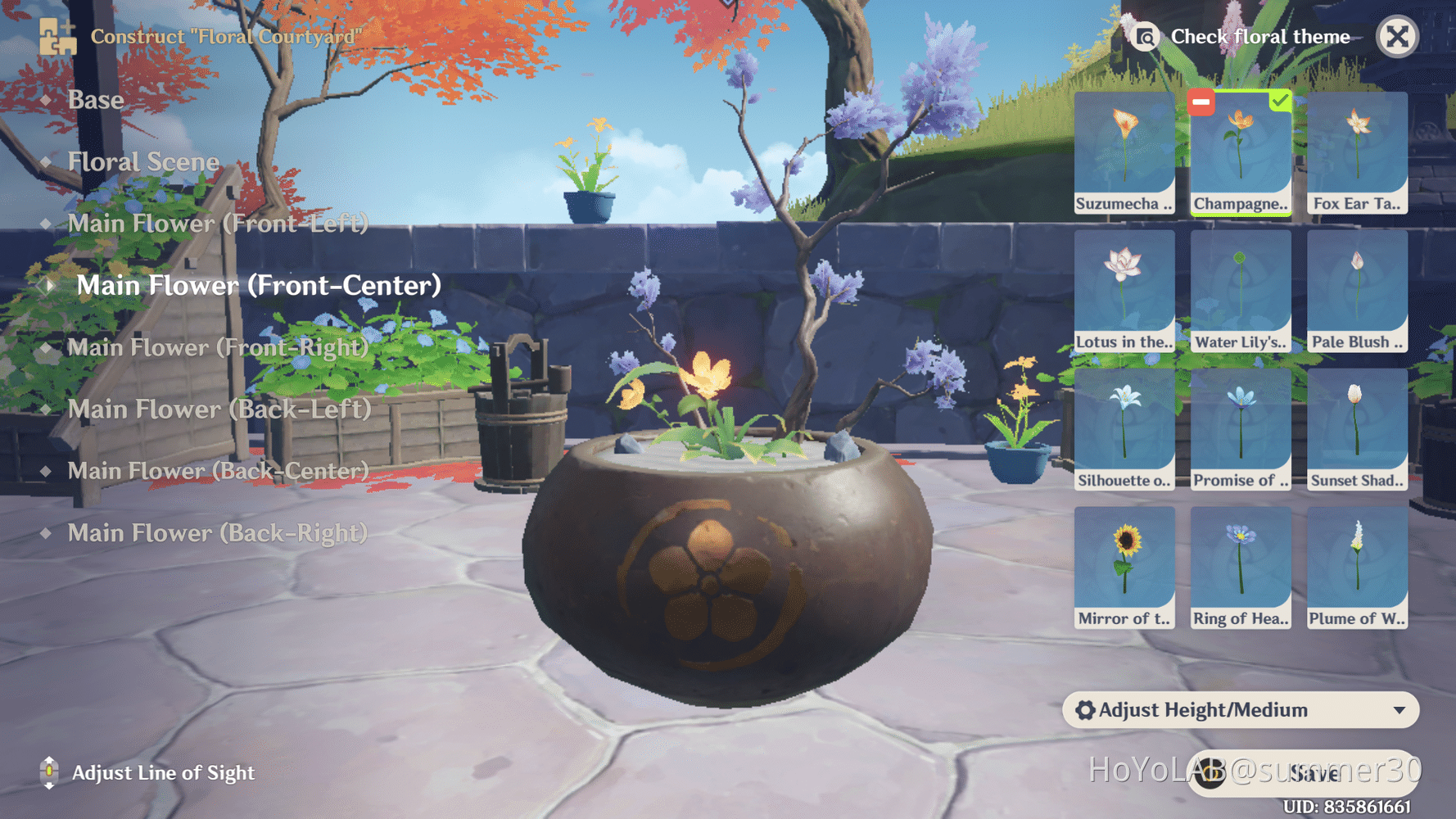
Task: Click the puzzle construct icon beside the title
Action: click(x=56, y=36)
